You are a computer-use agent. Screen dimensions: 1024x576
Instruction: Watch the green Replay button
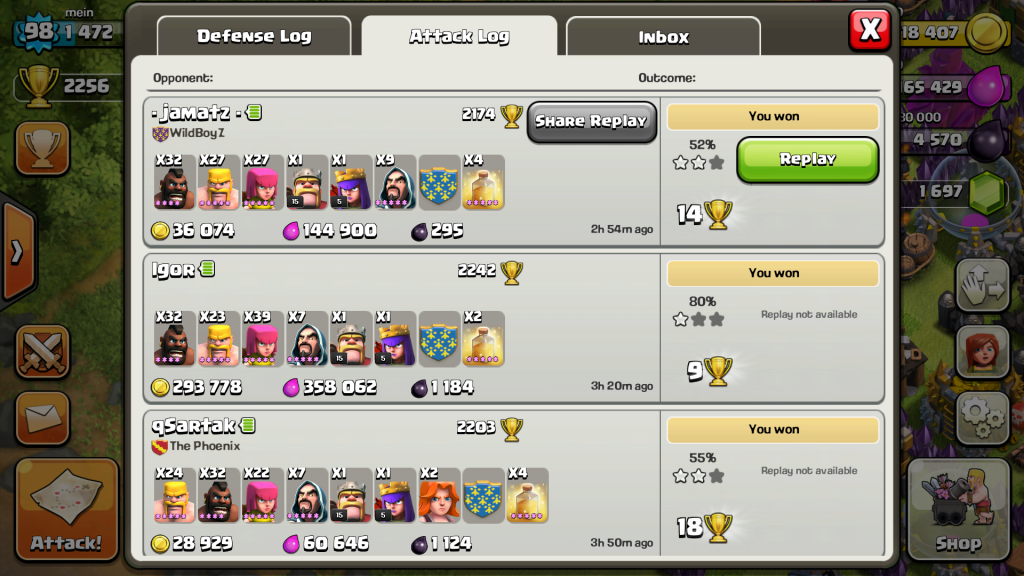[807, 159]
